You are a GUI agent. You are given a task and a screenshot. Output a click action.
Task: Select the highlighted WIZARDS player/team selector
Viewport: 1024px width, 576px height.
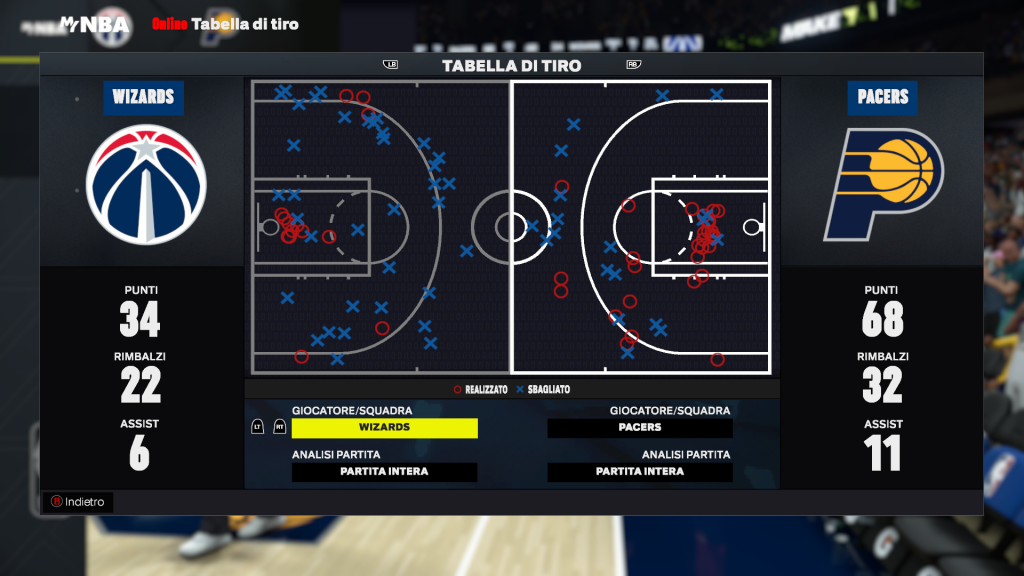tap(384, 427)
